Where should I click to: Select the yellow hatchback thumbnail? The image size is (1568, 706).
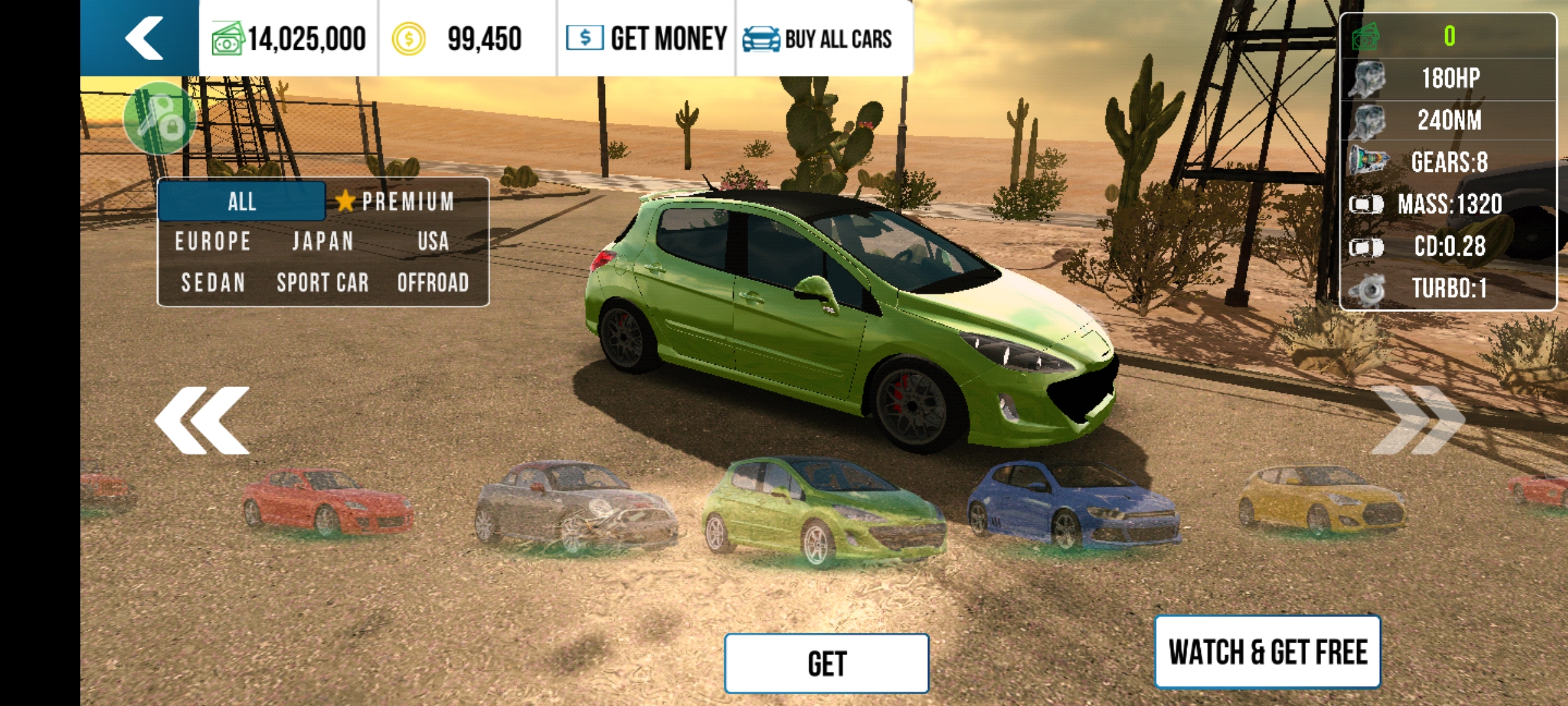[1321, 499]
